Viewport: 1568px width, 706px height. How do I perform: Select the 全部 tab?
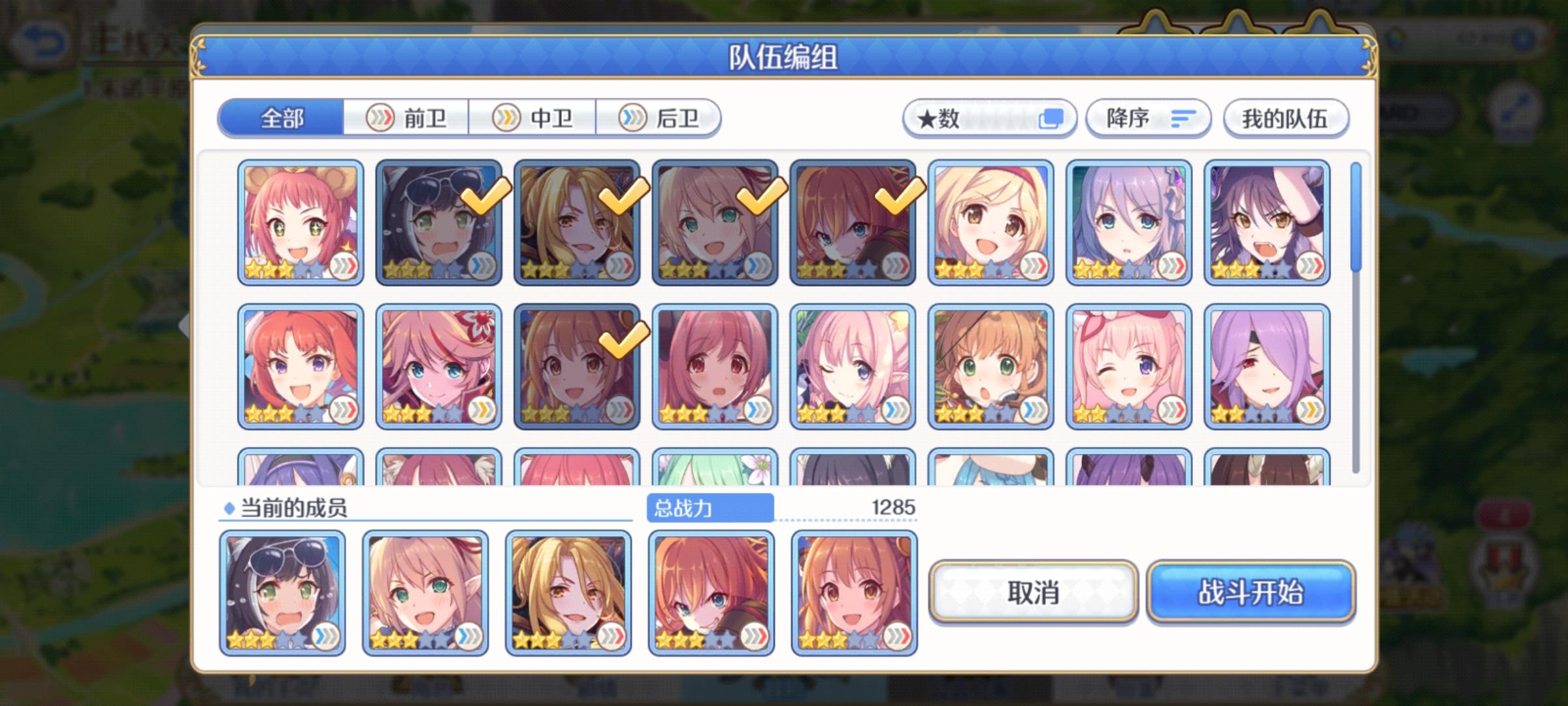coord(282,118)
